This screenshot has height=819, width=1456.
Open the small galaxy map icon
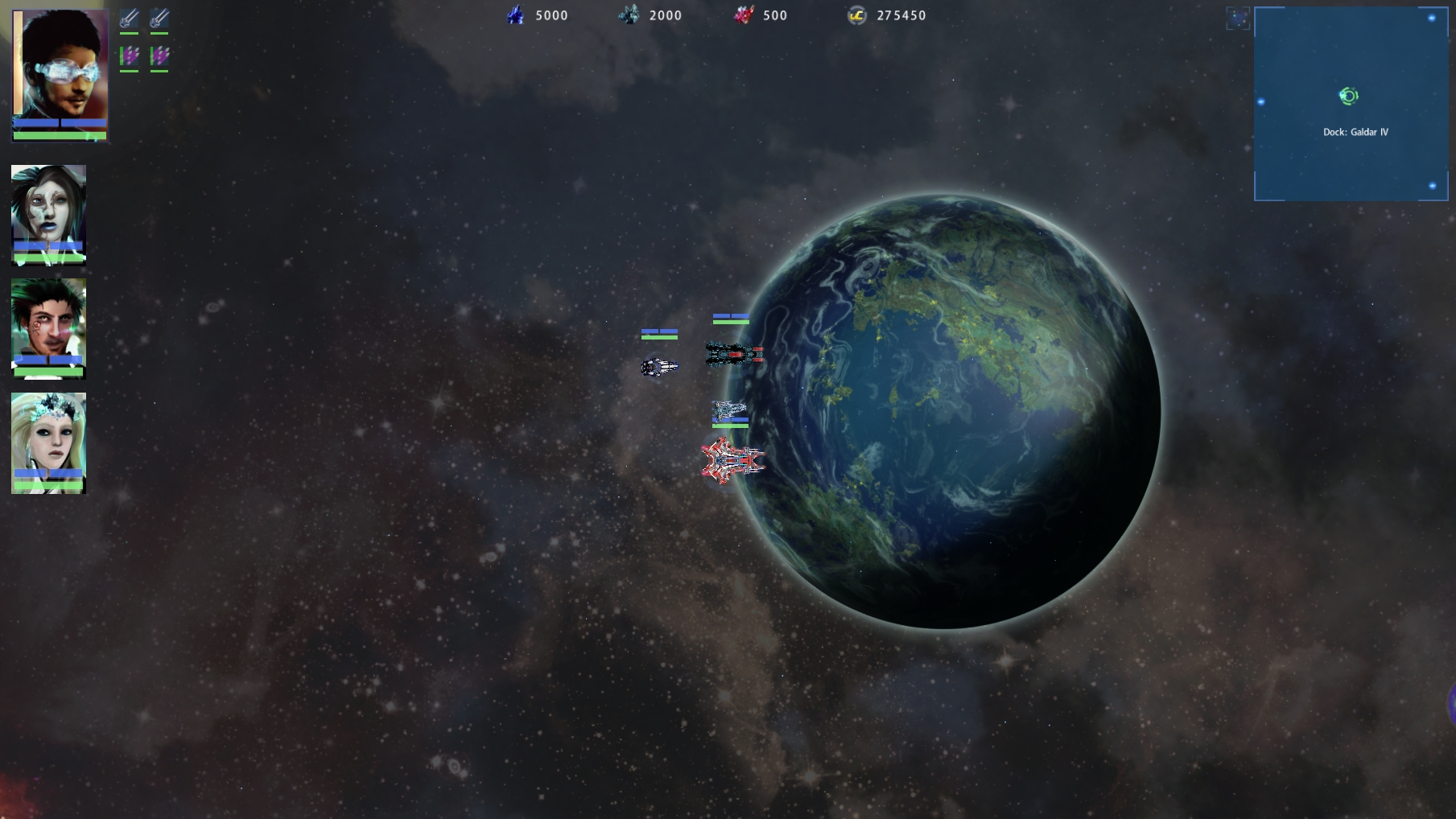point(1237,19)
